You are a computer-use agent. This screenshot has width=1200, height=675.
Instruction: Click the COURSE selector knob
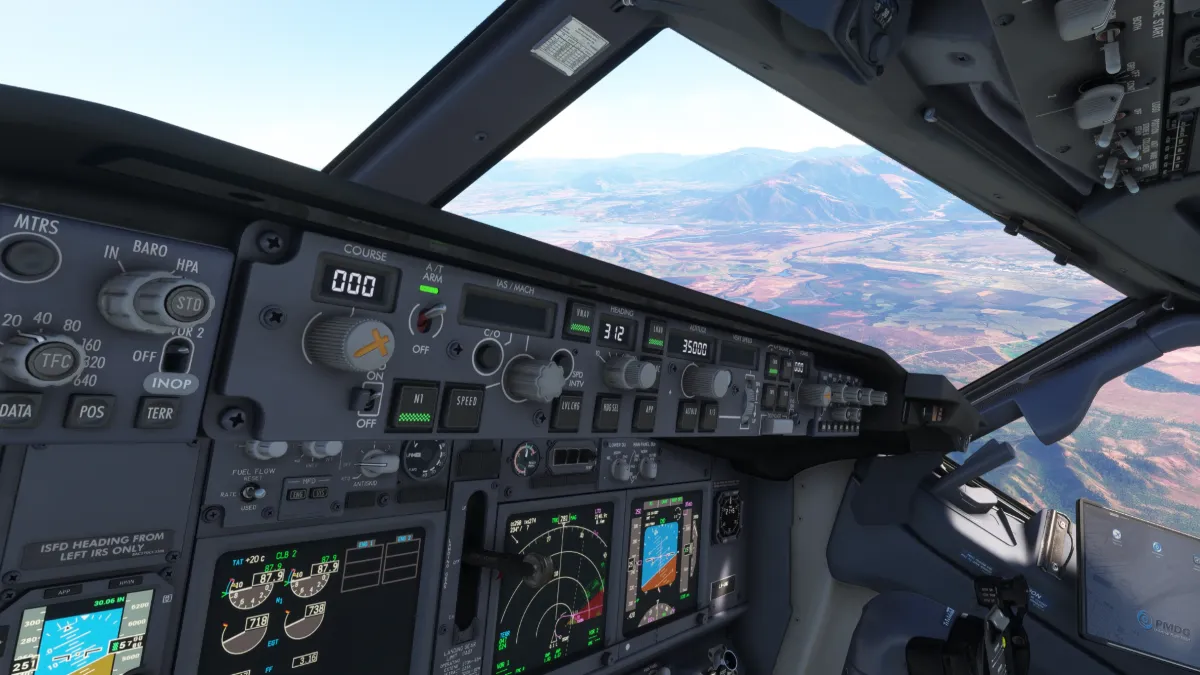pos(347,343)
